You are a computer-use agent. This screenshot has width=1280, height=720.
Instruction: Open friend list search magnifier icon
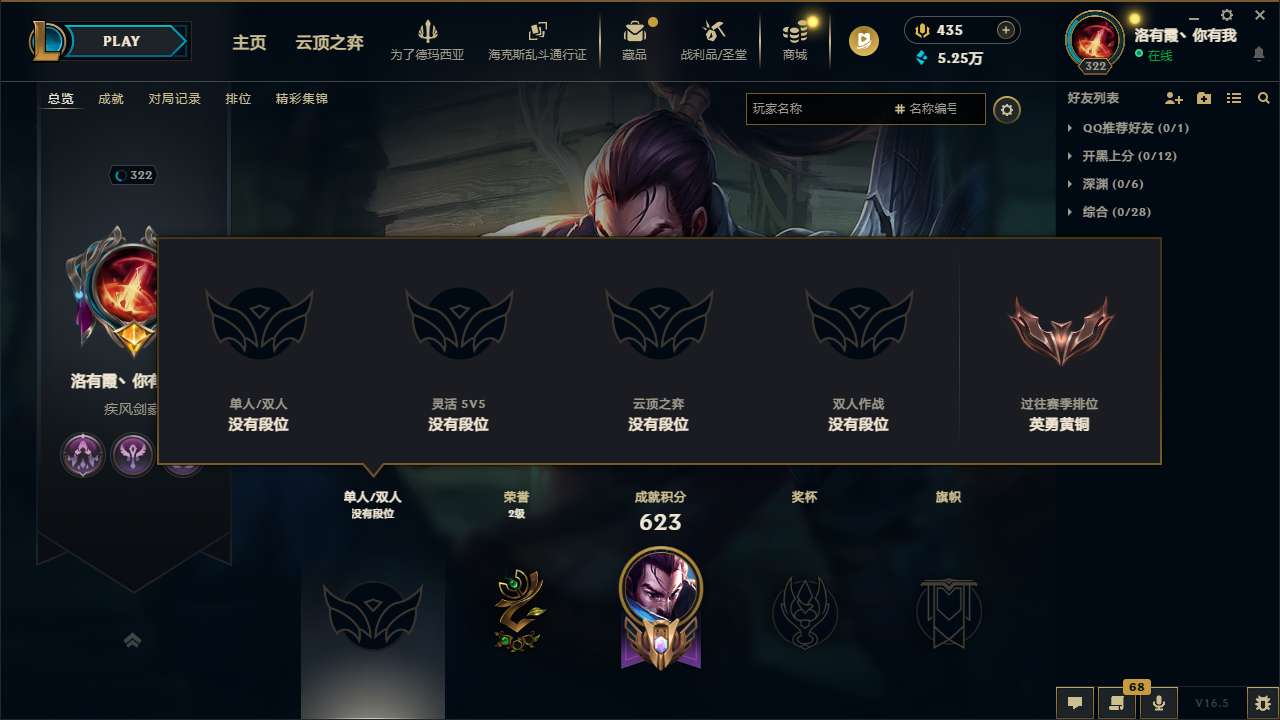pos(1264,98)
